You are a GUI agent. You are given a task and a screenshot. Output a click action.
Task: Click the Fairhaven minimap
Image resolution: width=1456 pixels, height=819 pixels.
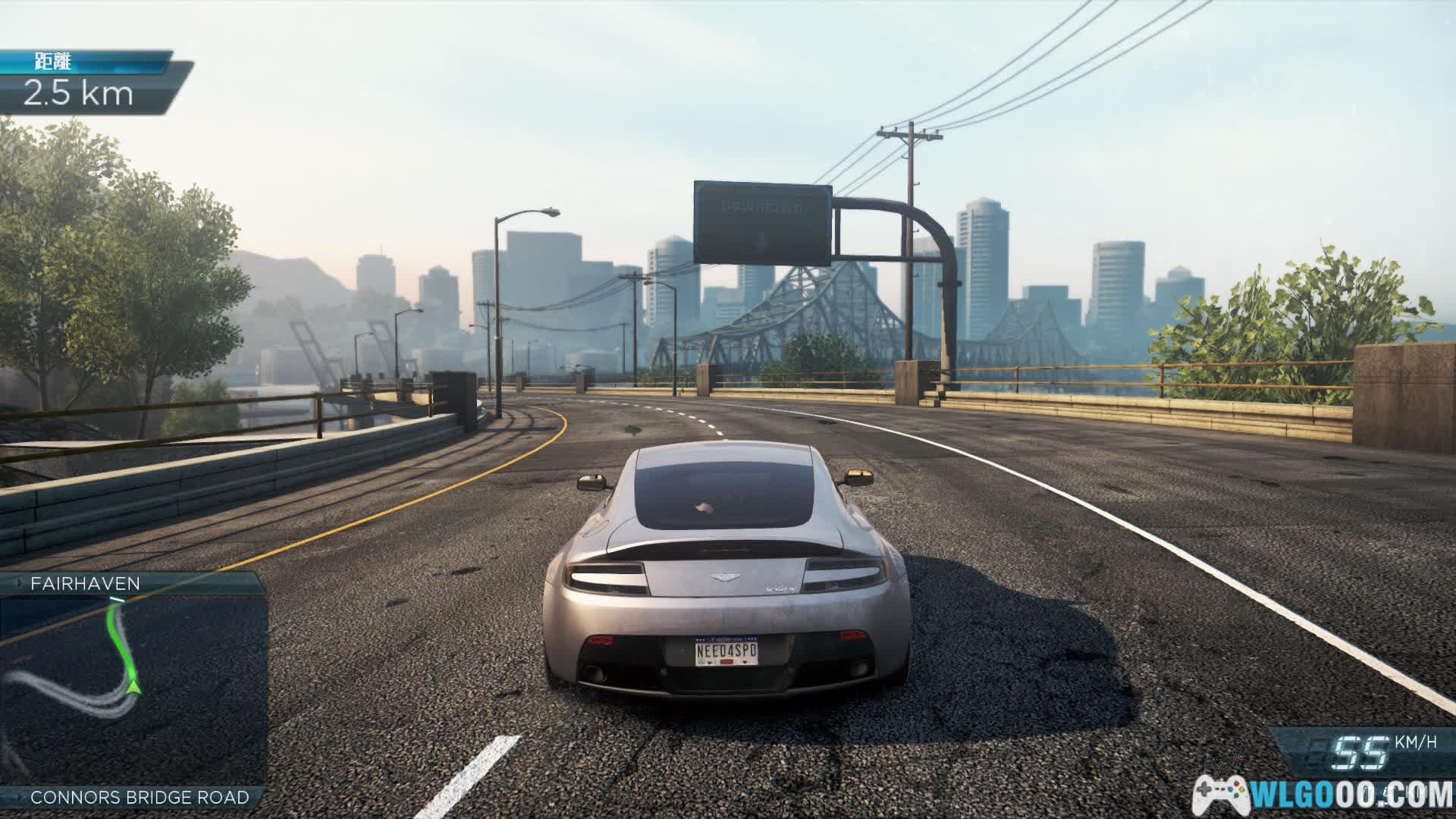[x=133, y=690]
